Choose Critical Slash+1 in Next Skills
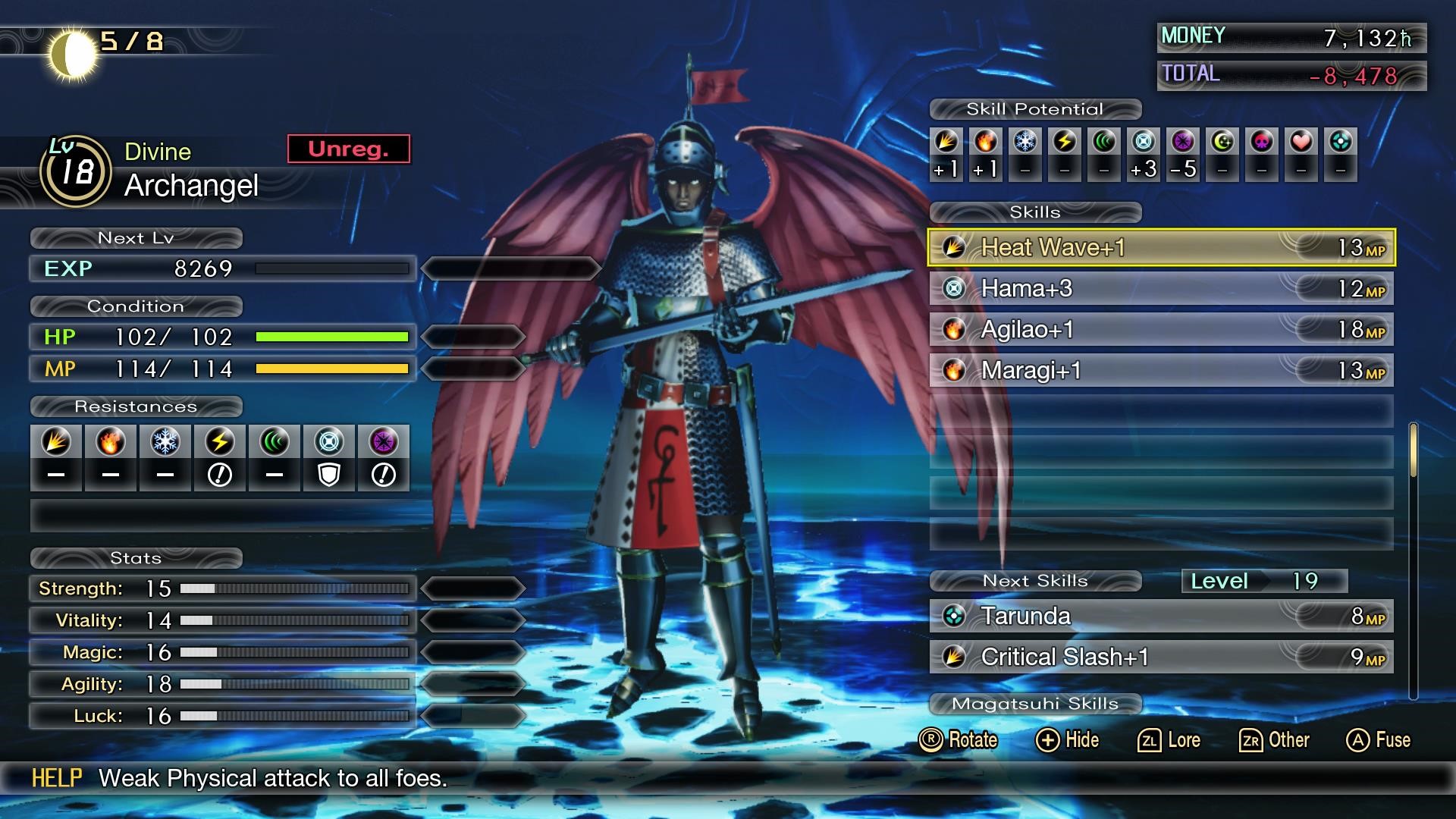This screenshot has height=819, width=1456. (1160, 657)
